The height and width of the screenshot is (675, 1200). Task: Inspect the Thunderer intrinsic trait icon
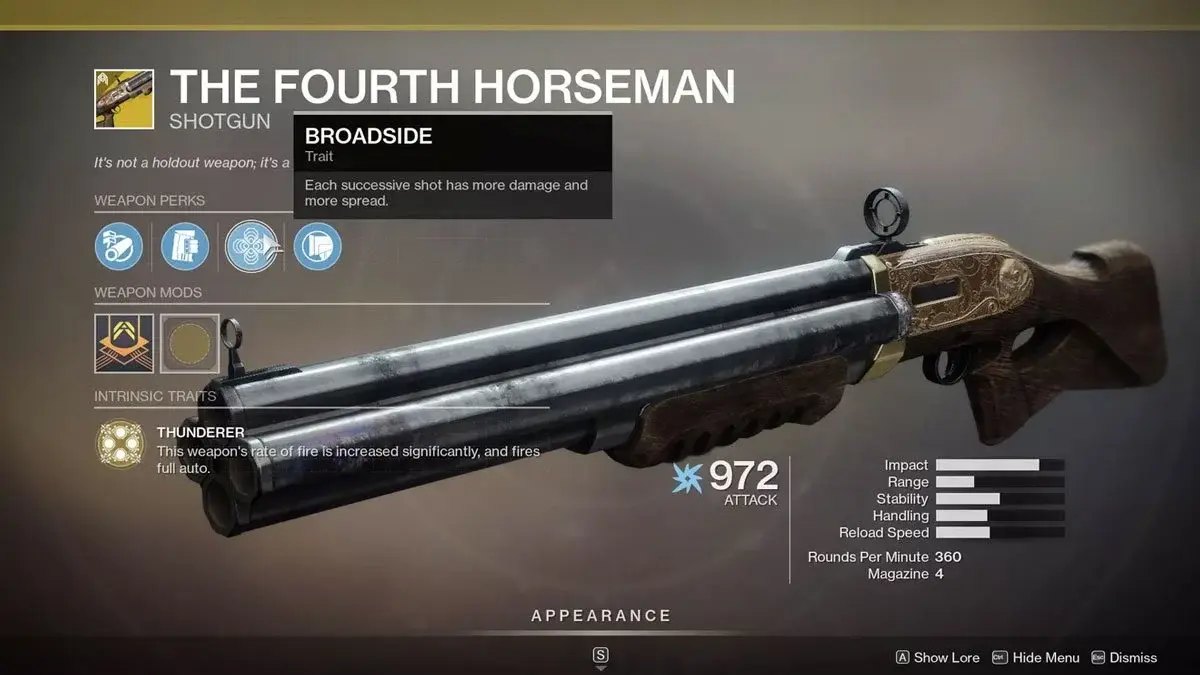[119, 444]
